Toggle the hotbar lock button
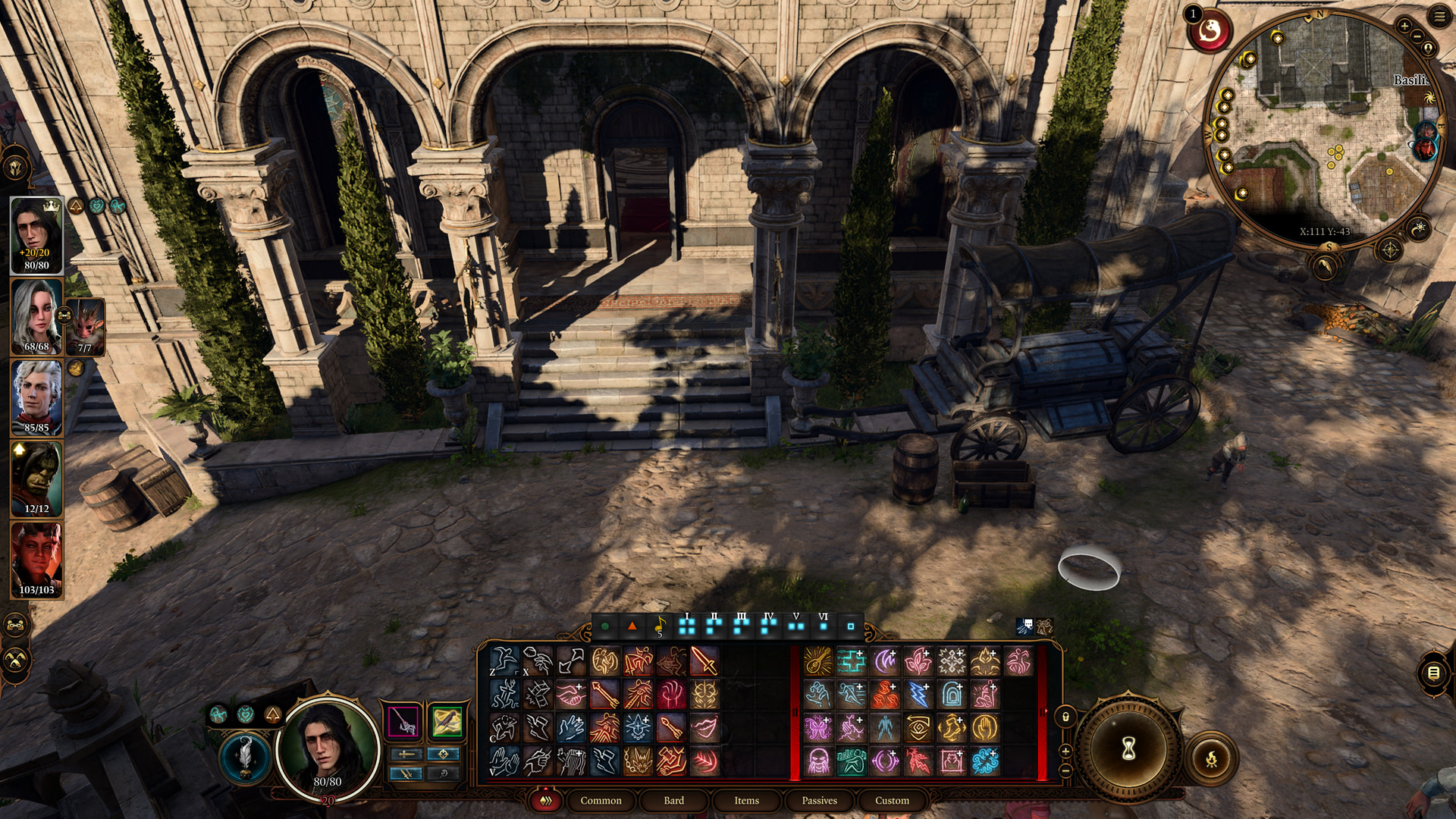The height and width of the screenshot is (819, 1456). point(1065,717)
